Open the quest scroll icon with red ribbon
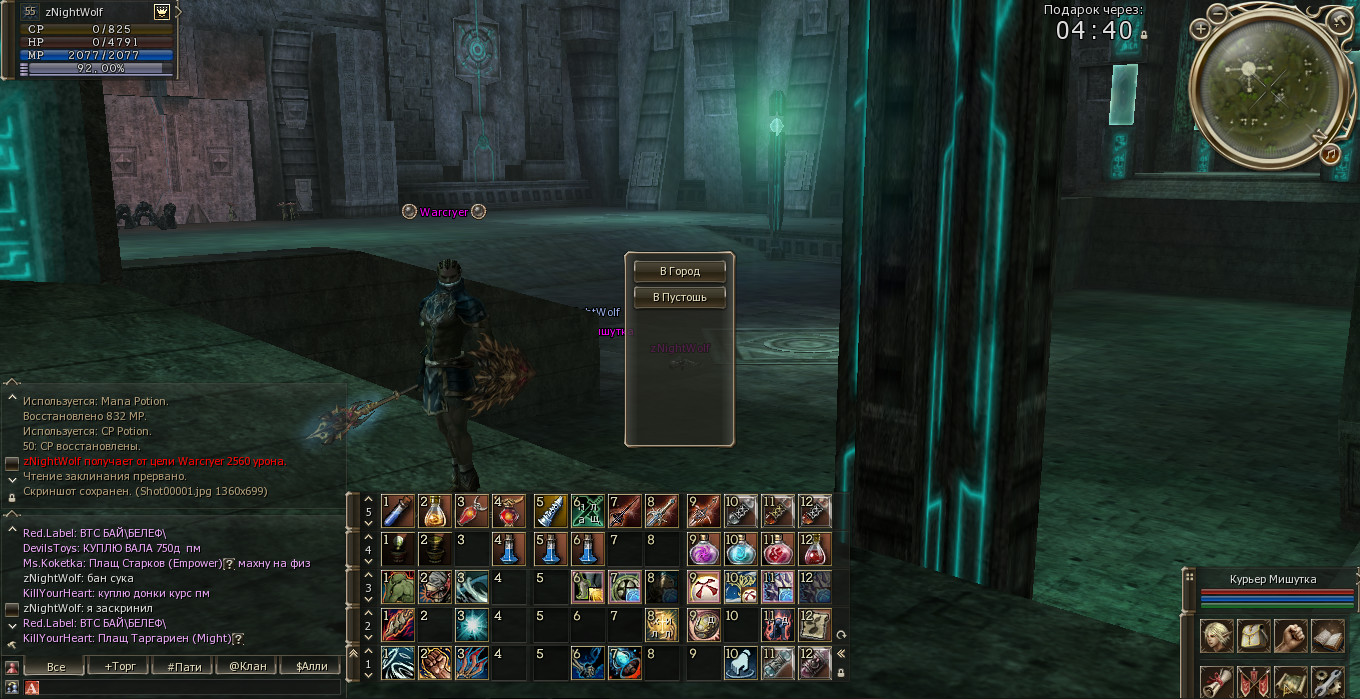Screen dimensions: 1360x699 (x=1216, y=682)
